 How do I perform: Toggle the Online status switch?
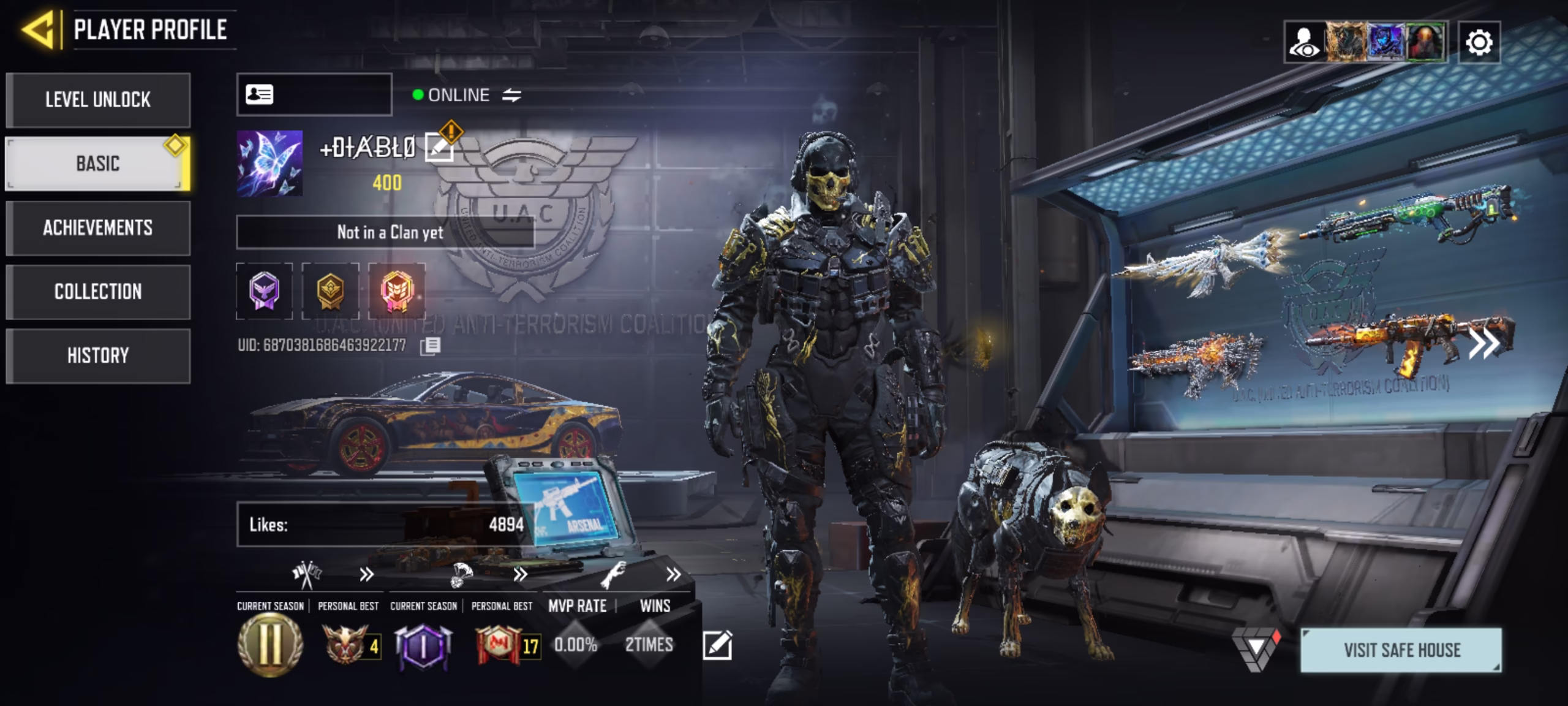(x=511, y=95)
